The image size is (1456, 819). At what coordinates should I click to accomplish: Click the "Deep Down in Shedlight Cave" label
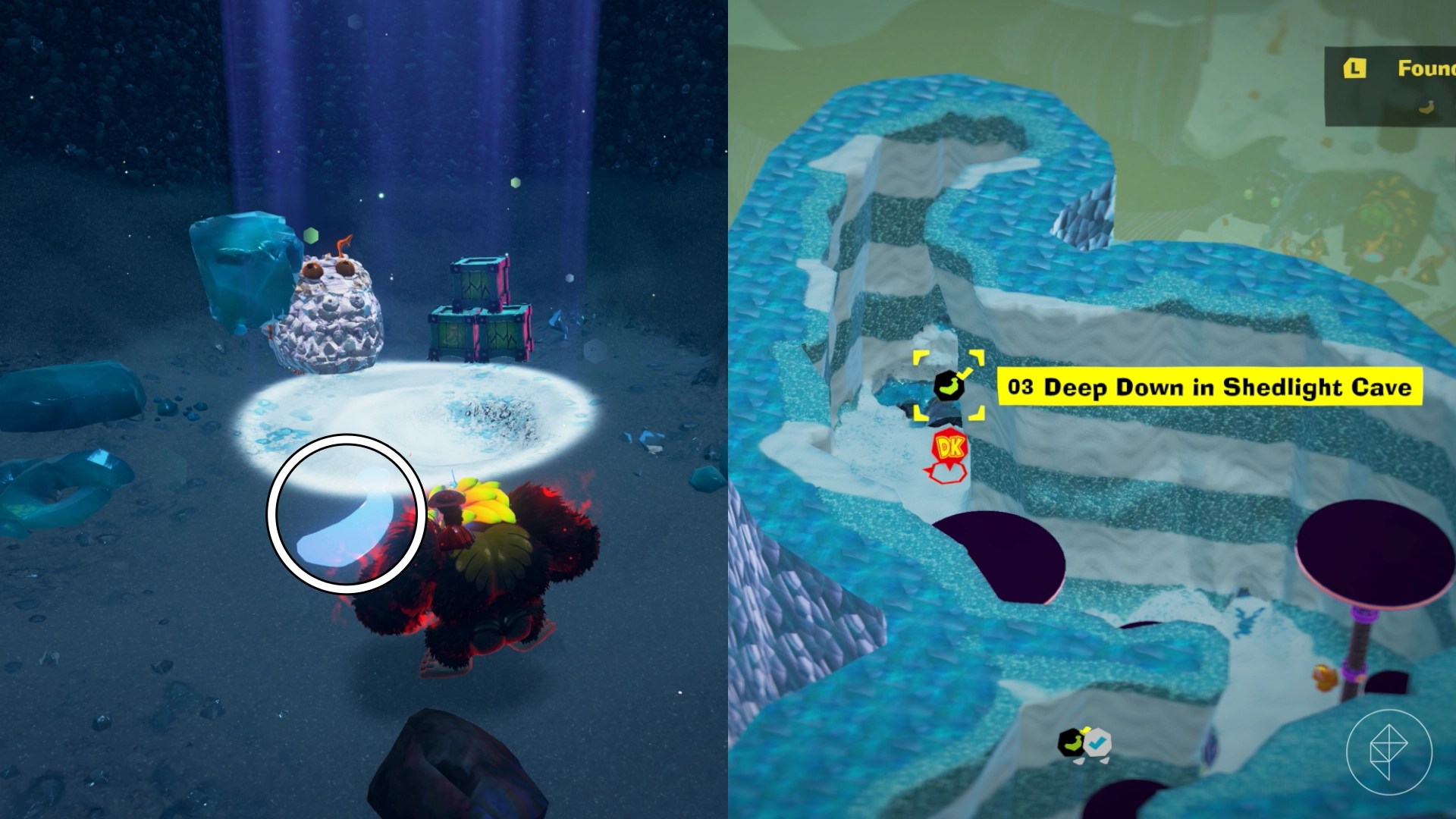[1209, 388]
